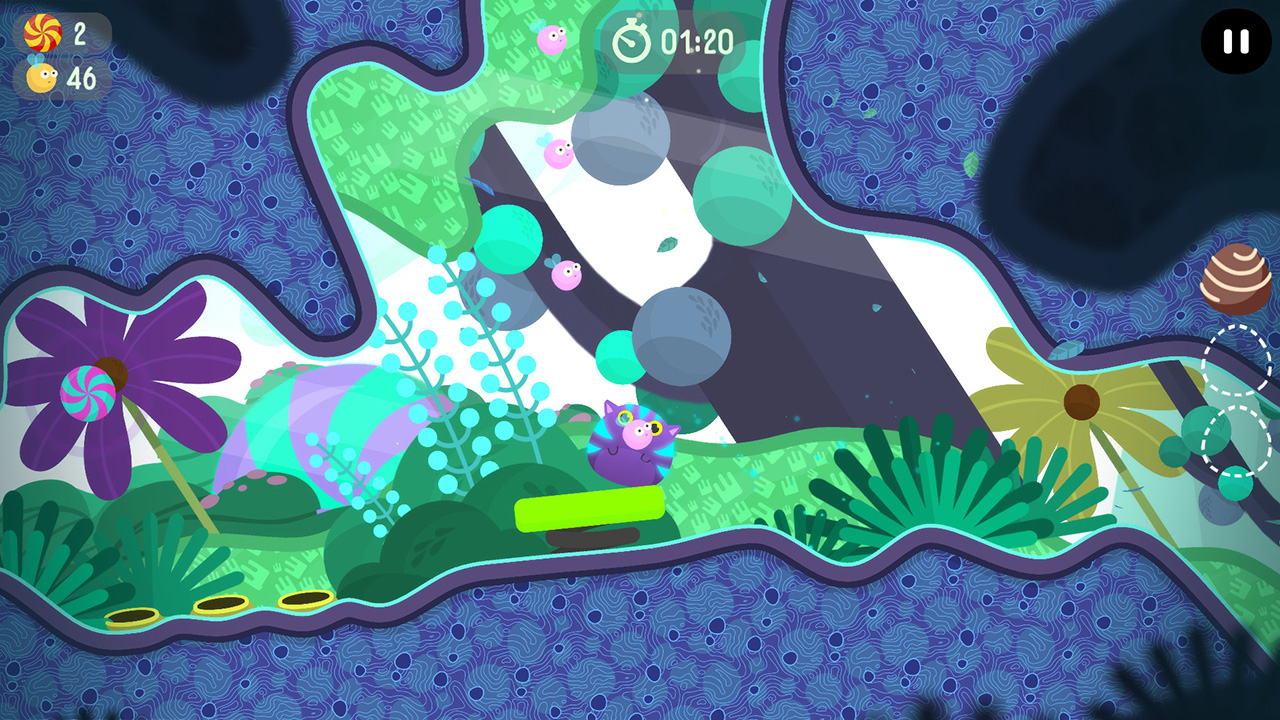
Task: Tap the firefly floating among the teal bubbles
Action: (567, 275)
